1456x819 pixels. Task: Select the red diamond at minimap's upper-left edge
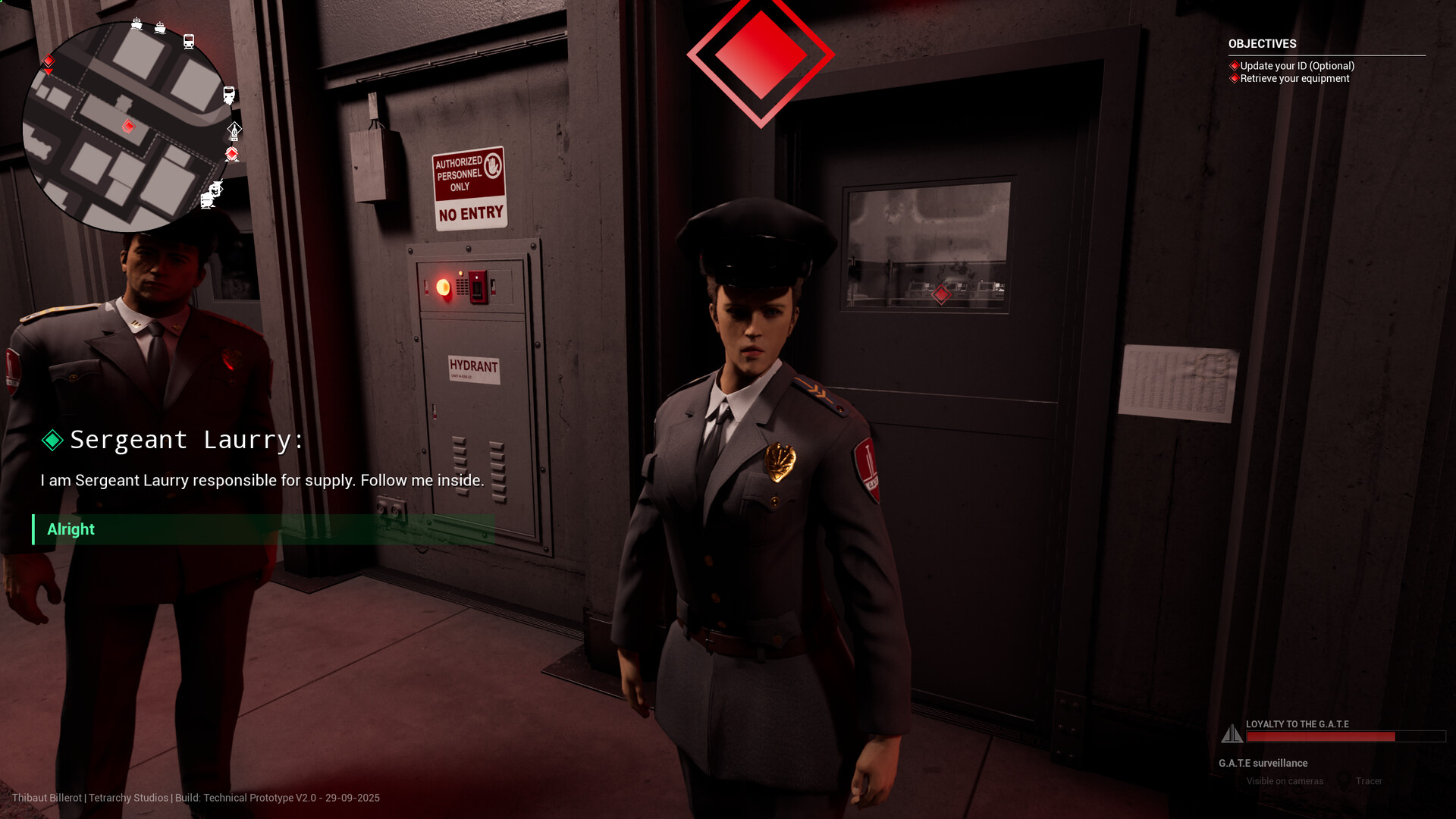click(48, 61)
